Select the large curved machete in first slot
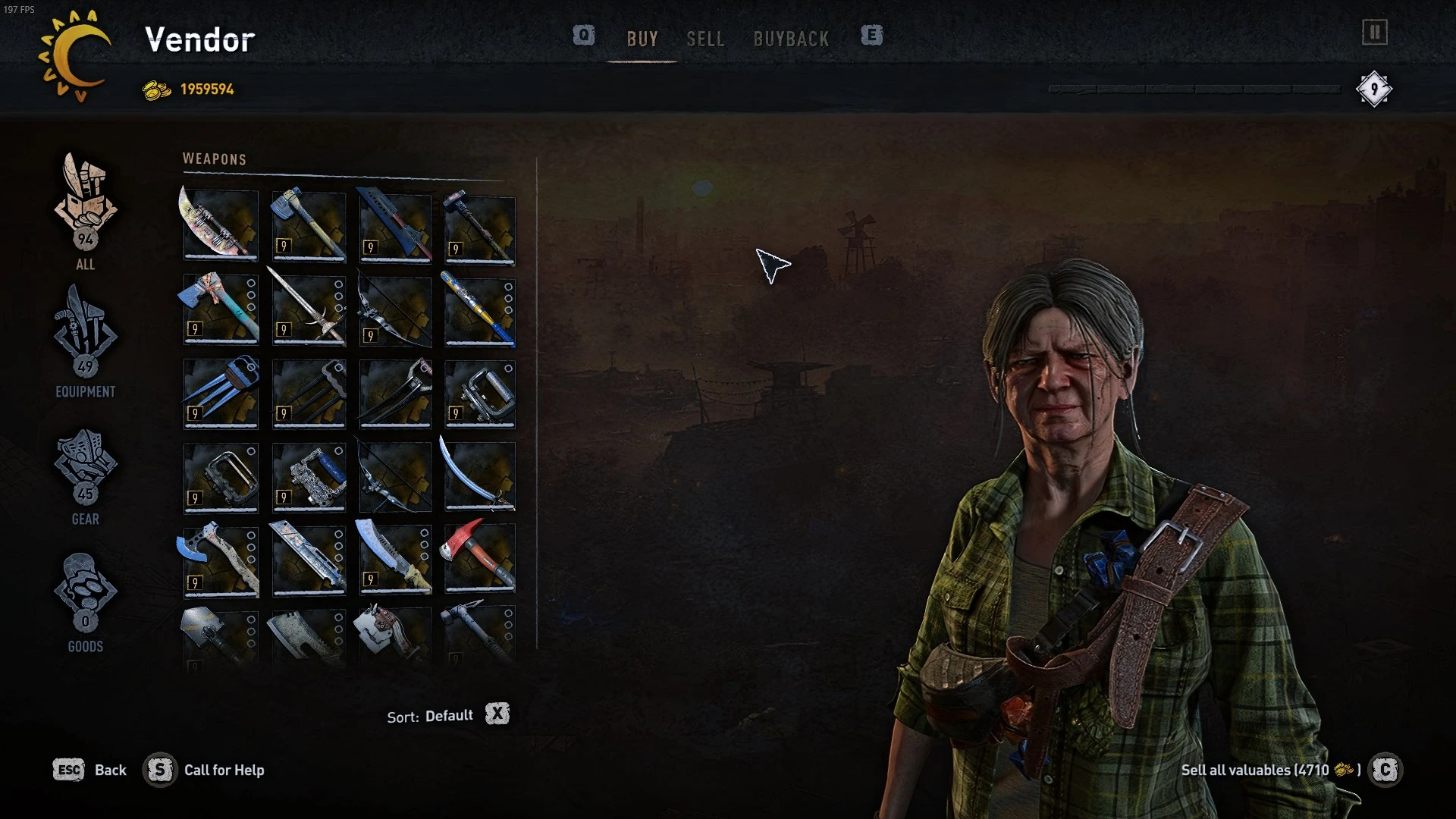Screen dimensions: 1456x819 click(x=221, y=224)
